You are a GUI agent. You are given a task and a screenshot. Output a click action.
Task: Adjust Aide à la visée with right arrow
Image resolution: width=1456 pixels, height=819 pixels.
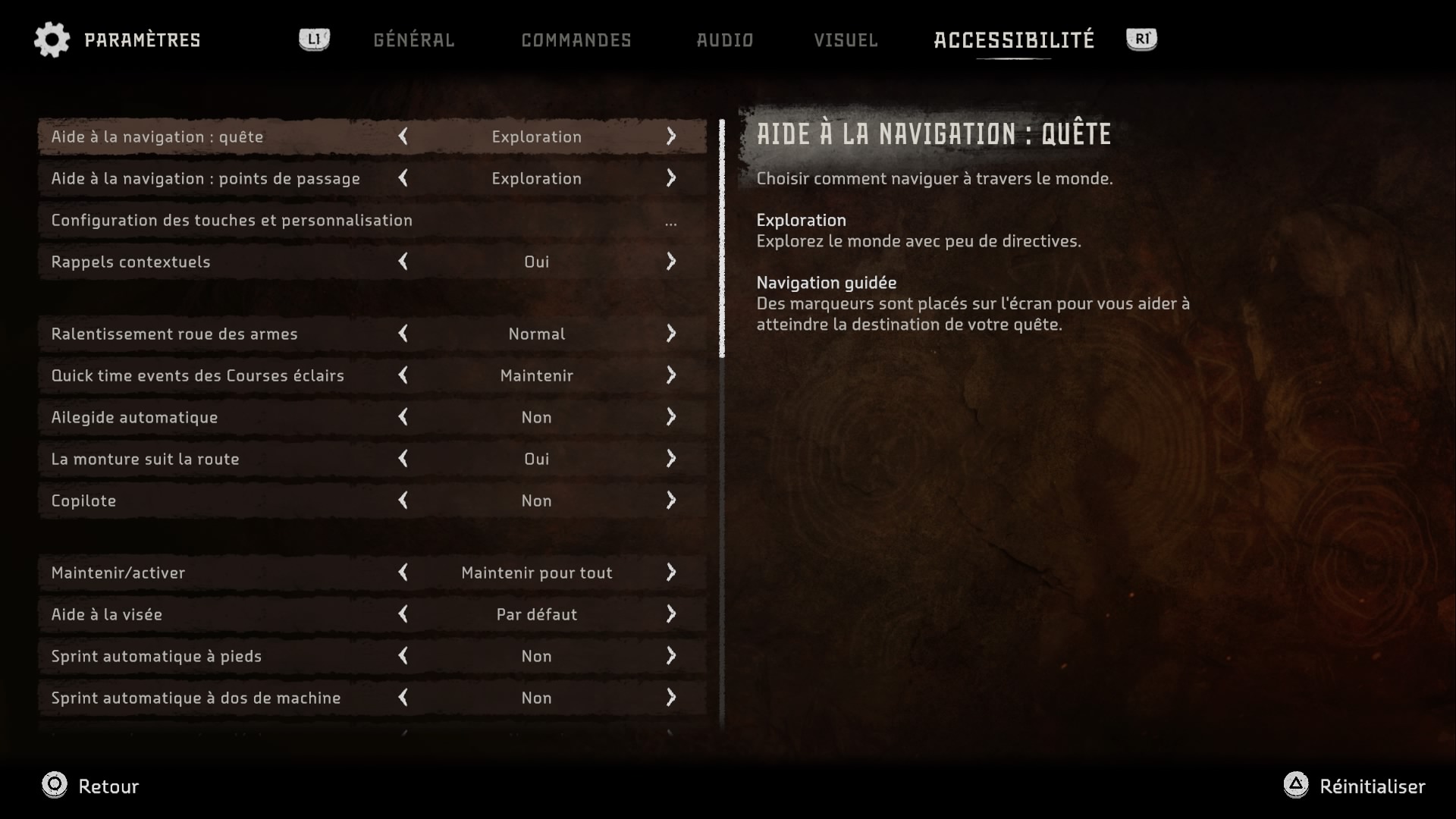(x=671, y=614)
